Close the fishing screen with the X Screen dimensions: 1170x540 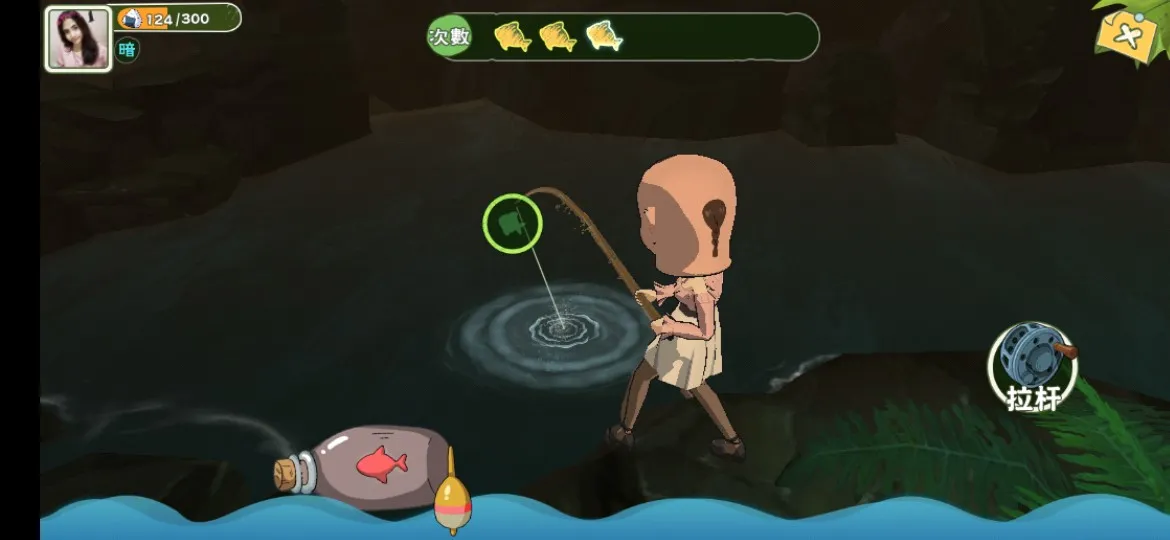click(1128, 36)
